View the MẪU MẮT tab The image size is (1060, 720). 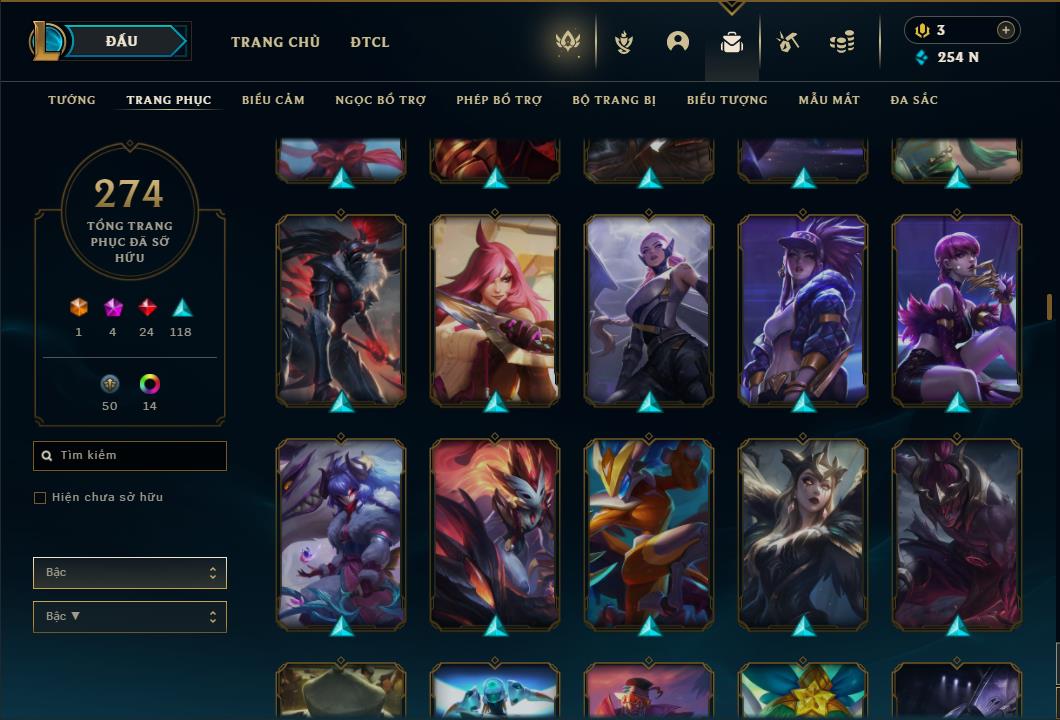point(829,100)
